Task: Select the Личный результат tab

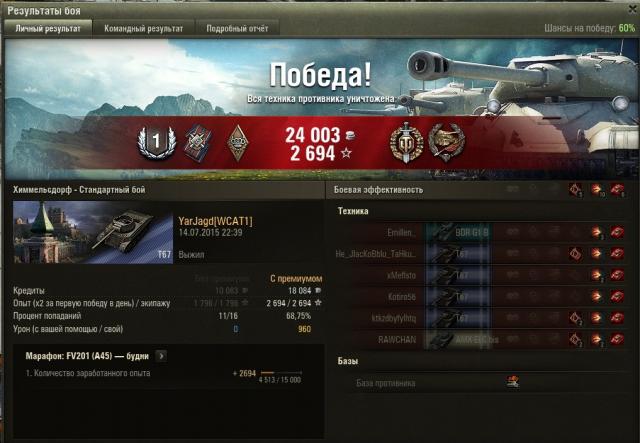Action: (x=47, y=28)
